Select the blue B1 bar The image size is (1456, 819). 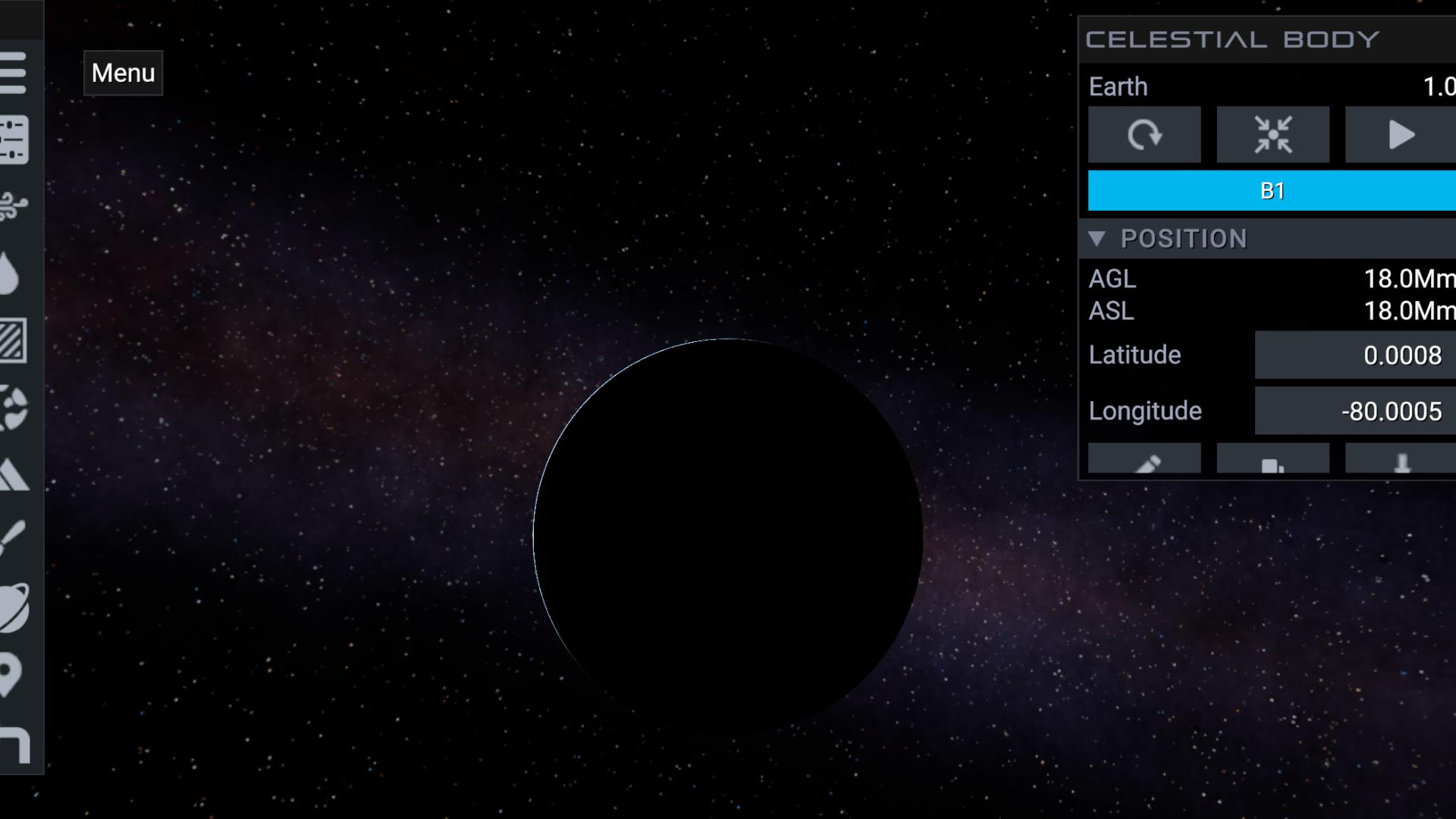click(x=1272, y=190)
